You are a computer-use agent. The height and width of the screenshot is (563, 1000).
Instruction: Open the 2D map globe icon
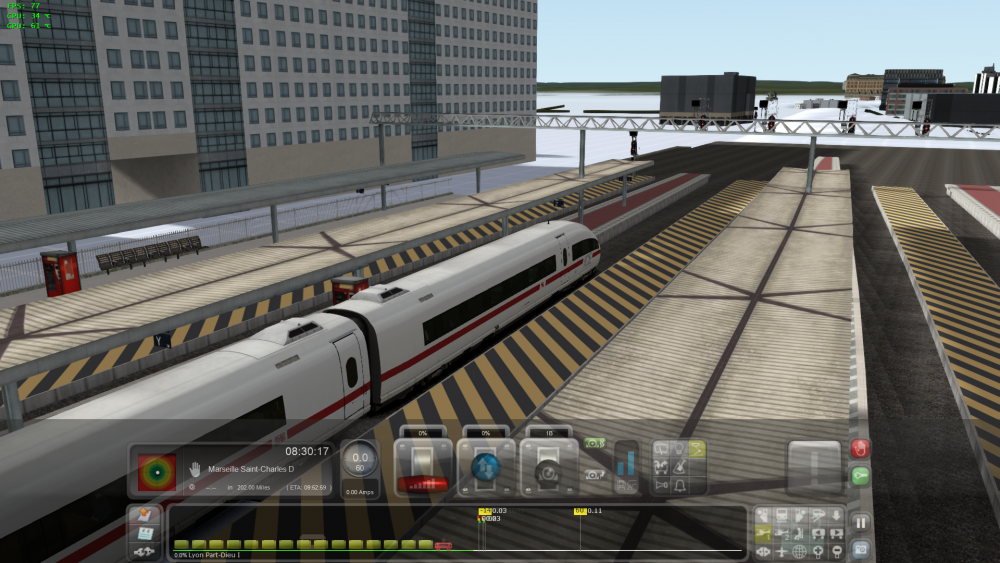point(800,551)
